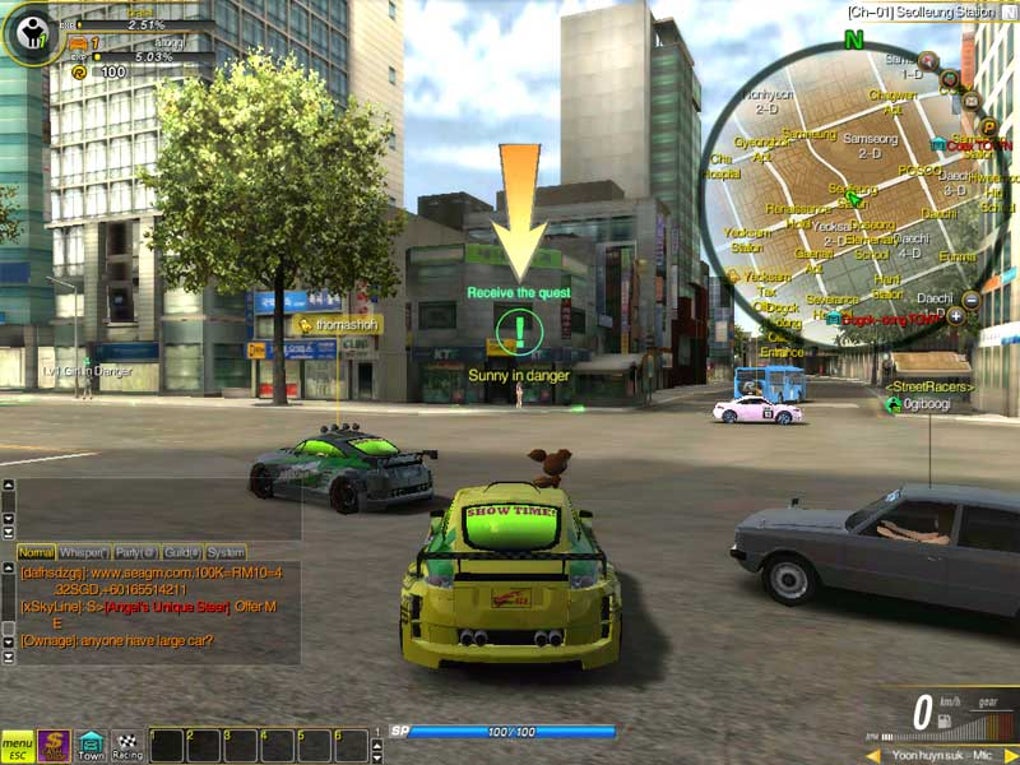Open the Cash Shop dollar icon

coord(54,746)
